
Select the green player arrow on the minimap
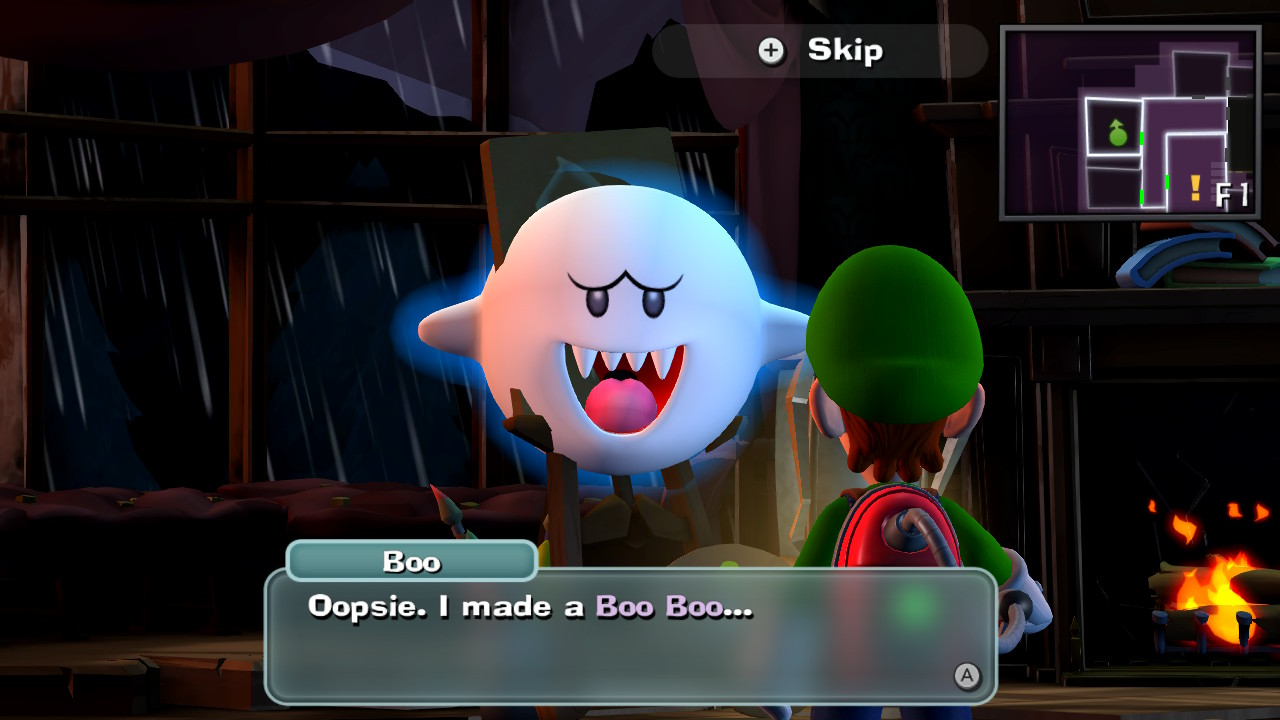click(x=1117, y=133)
